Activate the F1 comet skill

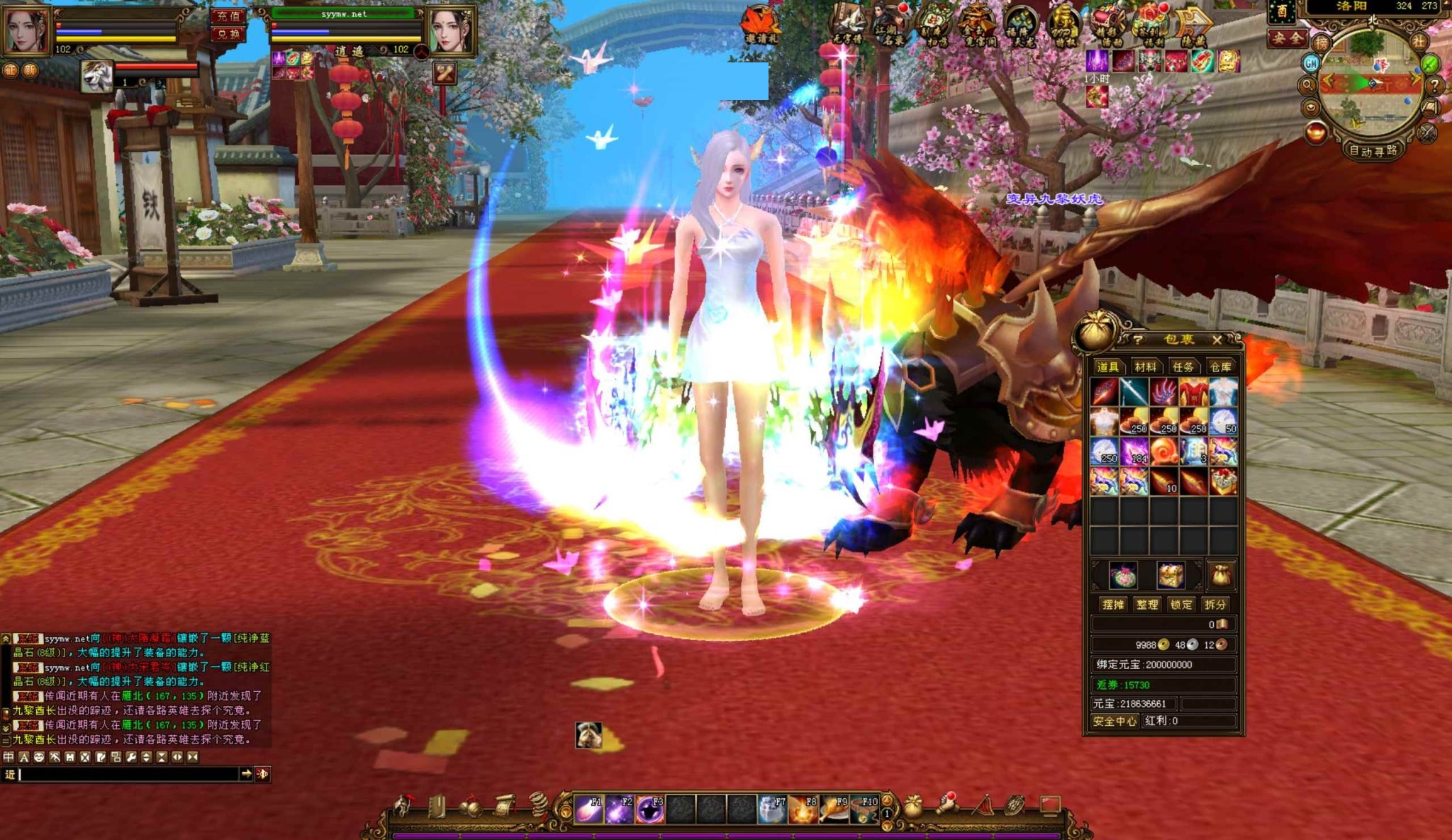coord(588,809)
